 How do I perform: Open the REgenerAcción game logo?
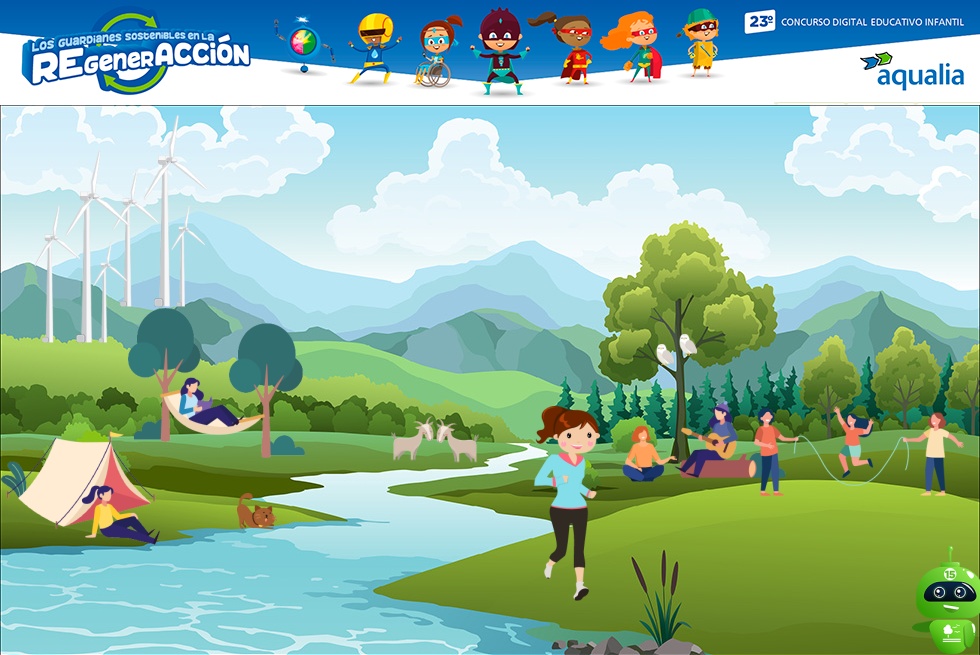[x=136, y=54]
